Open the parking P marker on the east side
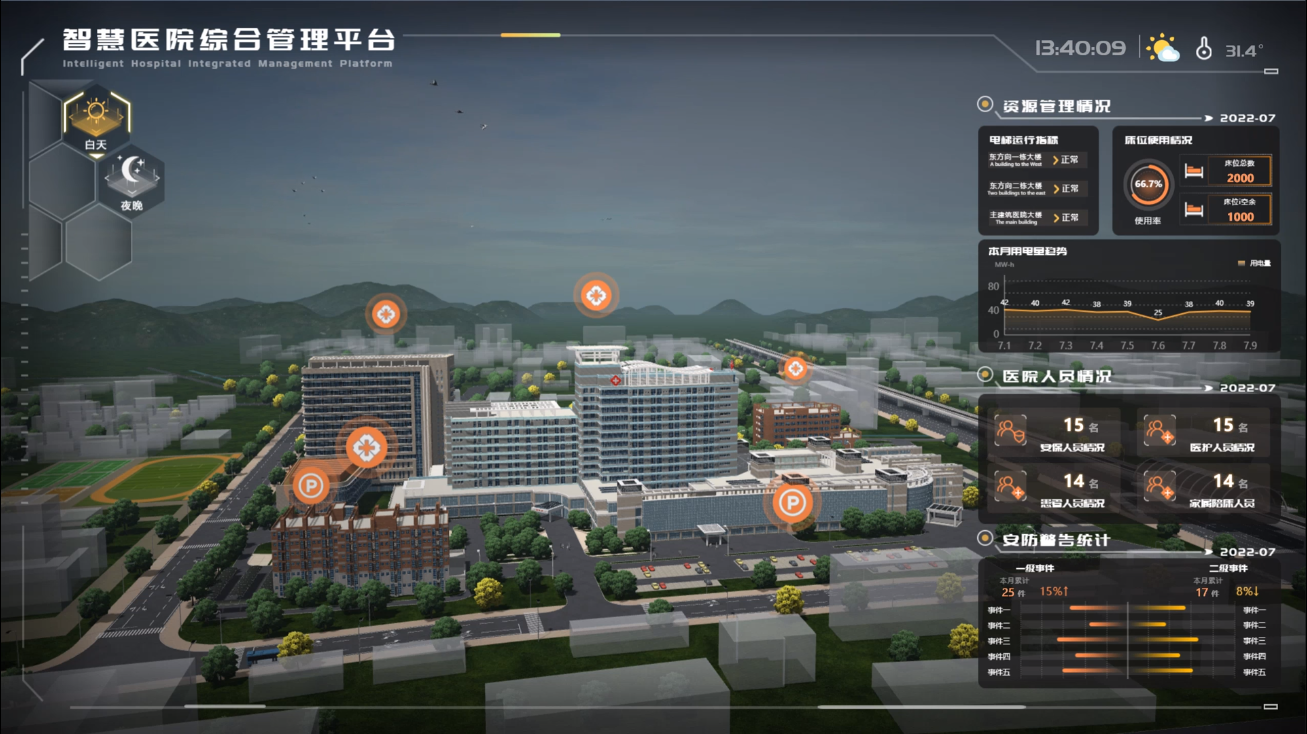Image resolution: width=1307 pixels, height=734 pixels. (793, 505)
